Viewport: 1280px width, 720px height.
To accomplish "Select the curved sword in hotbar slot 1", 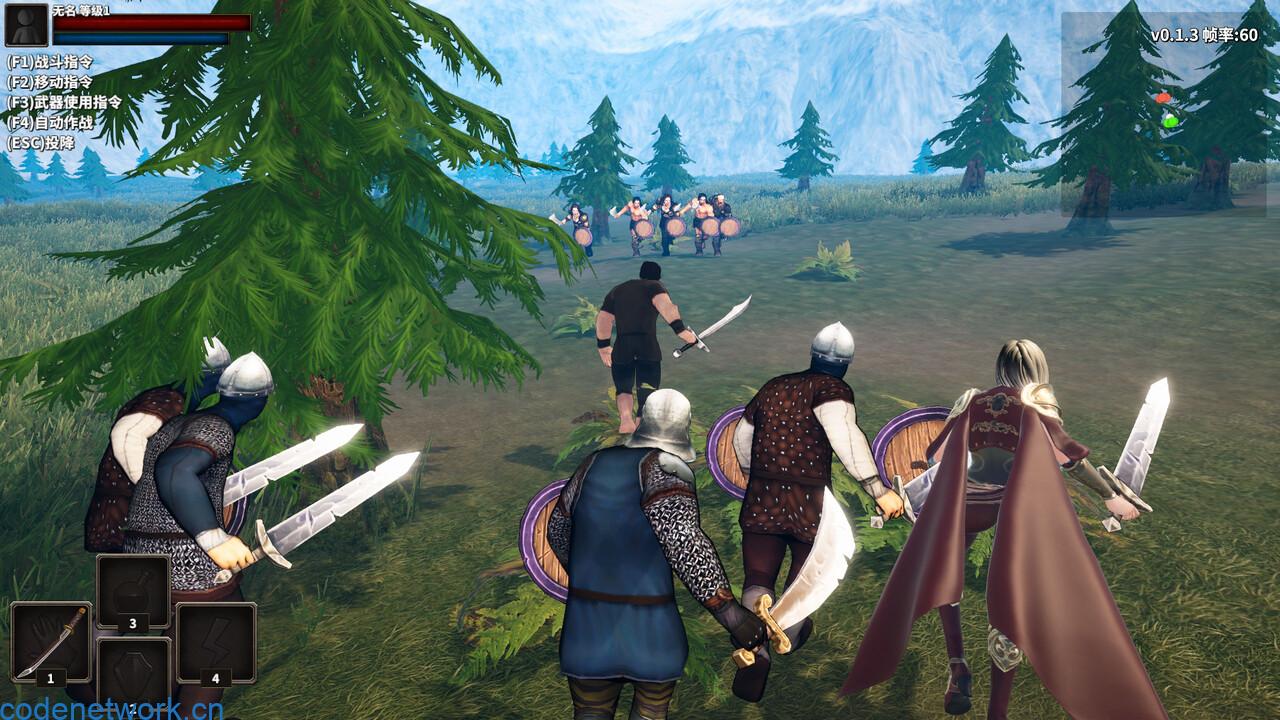I will (50, 642).
